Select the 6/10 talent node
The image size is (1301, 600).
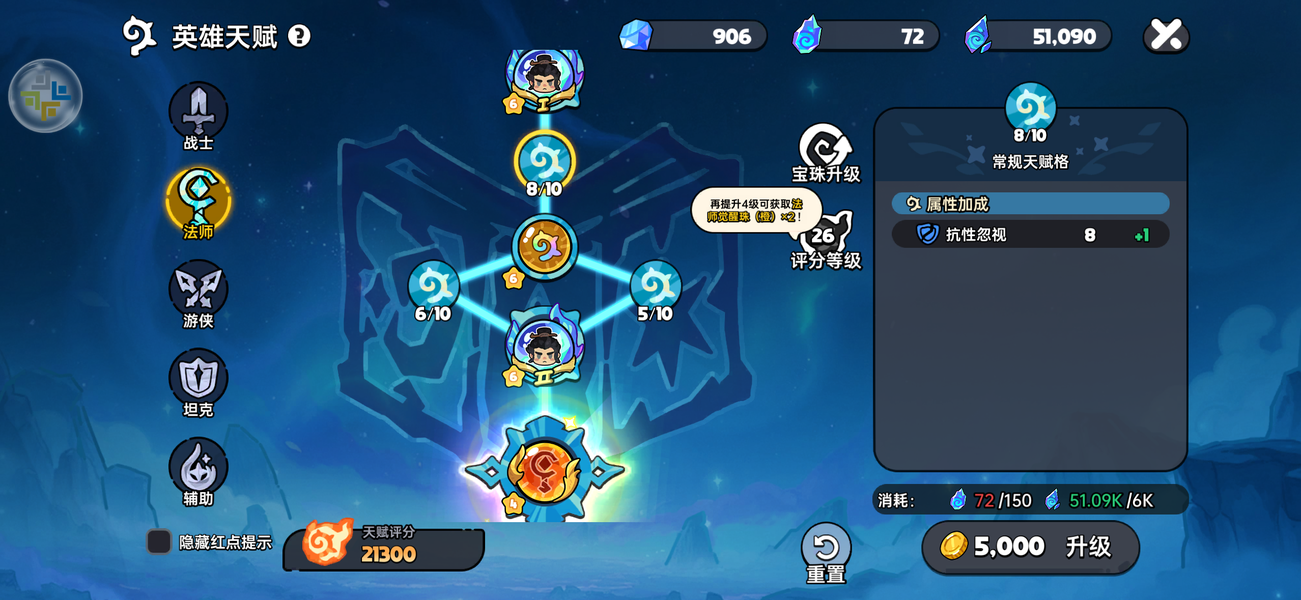click(433, 286)
